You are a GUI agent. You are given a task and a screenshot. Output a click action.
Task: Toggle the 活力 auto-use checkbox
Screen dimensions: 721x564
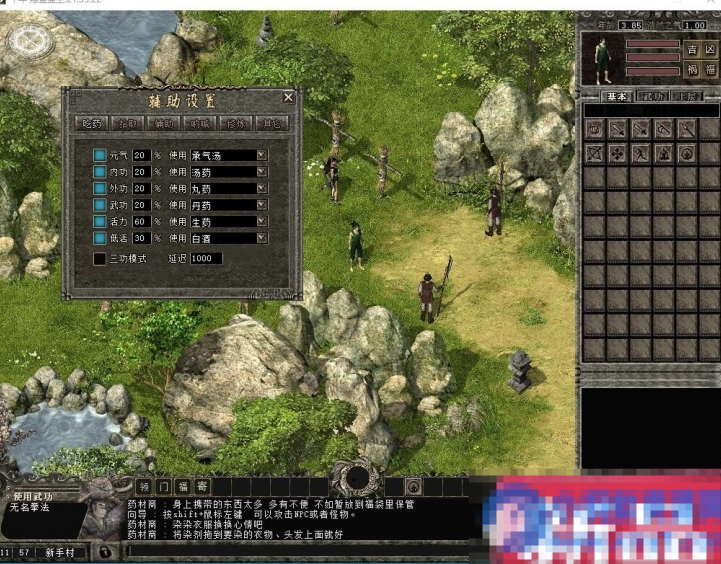[100, 221]
